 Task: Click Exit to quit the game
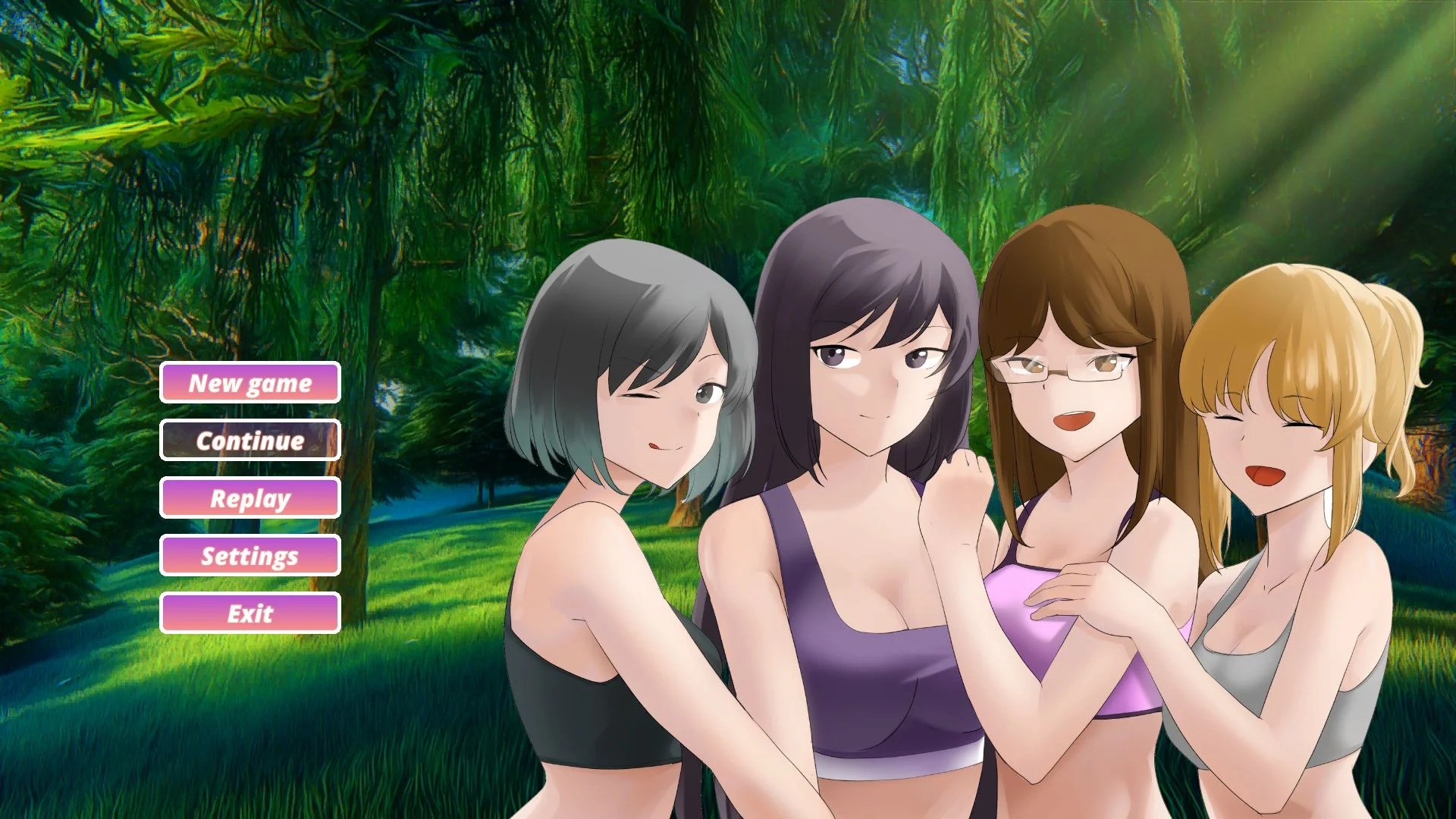(250, 613)
